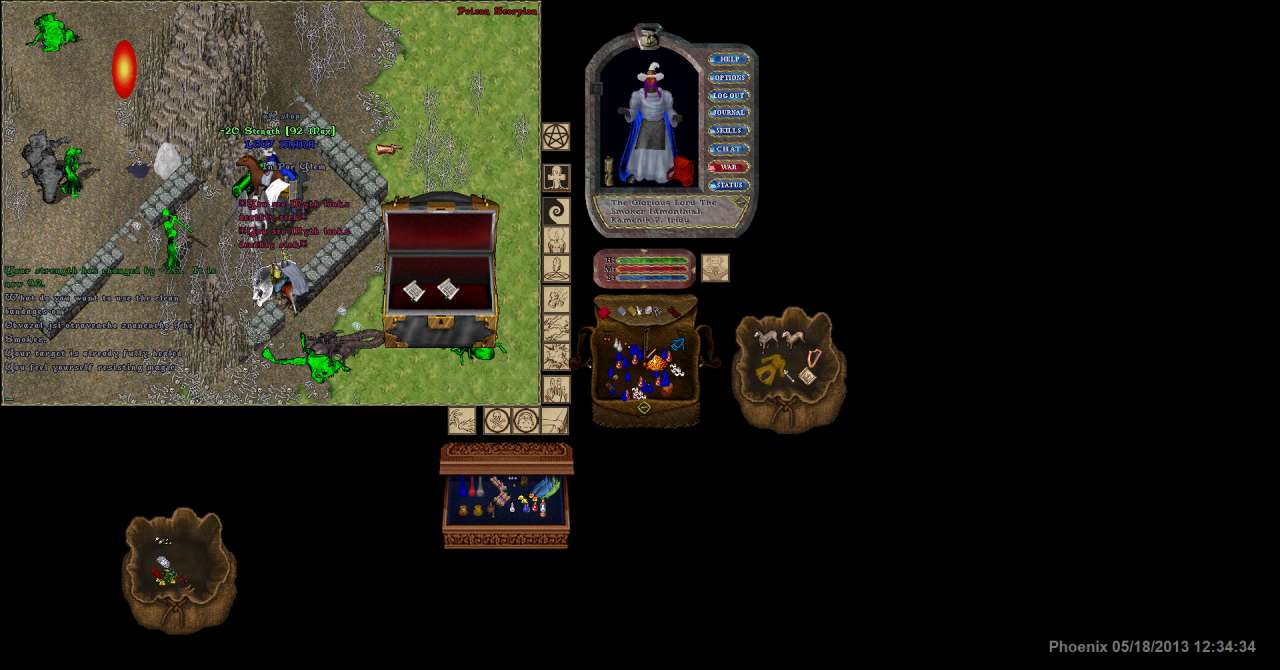Cast the pentagram spell icon
The height and width of the screenshot is (670, 1280).
(x=556, y=136)
